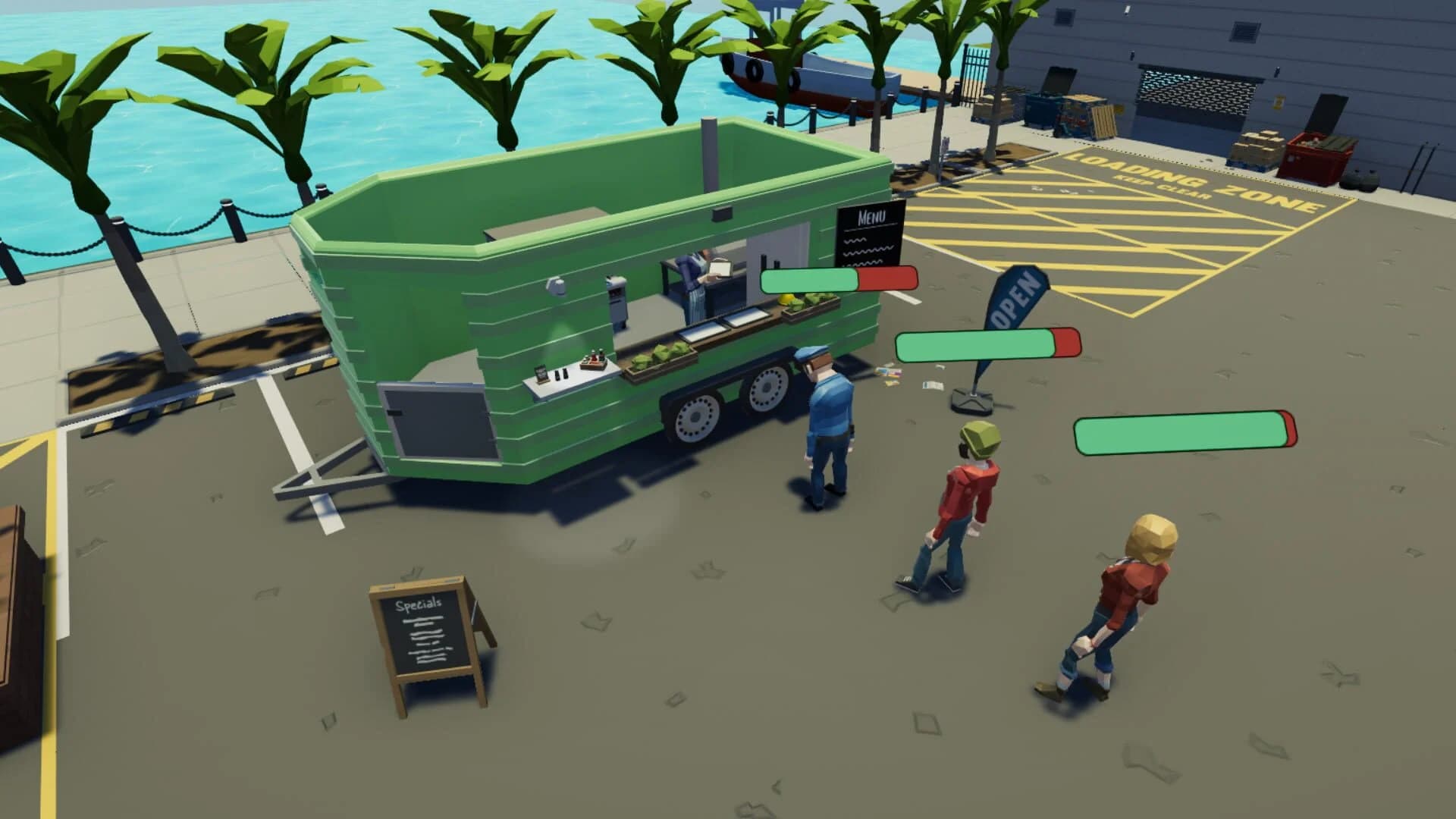Select the lettuce crate on the serving counter
This screenshot has height=819, width=1456.
658,351
